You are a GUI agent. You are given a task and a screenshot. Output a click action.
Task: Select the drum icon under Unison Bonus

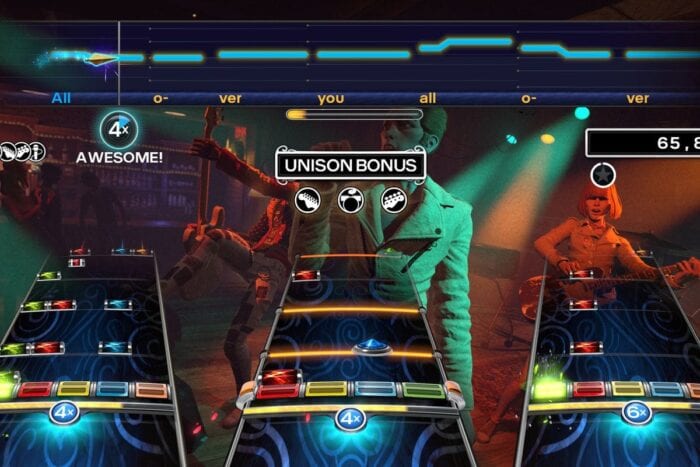(350, 199)
